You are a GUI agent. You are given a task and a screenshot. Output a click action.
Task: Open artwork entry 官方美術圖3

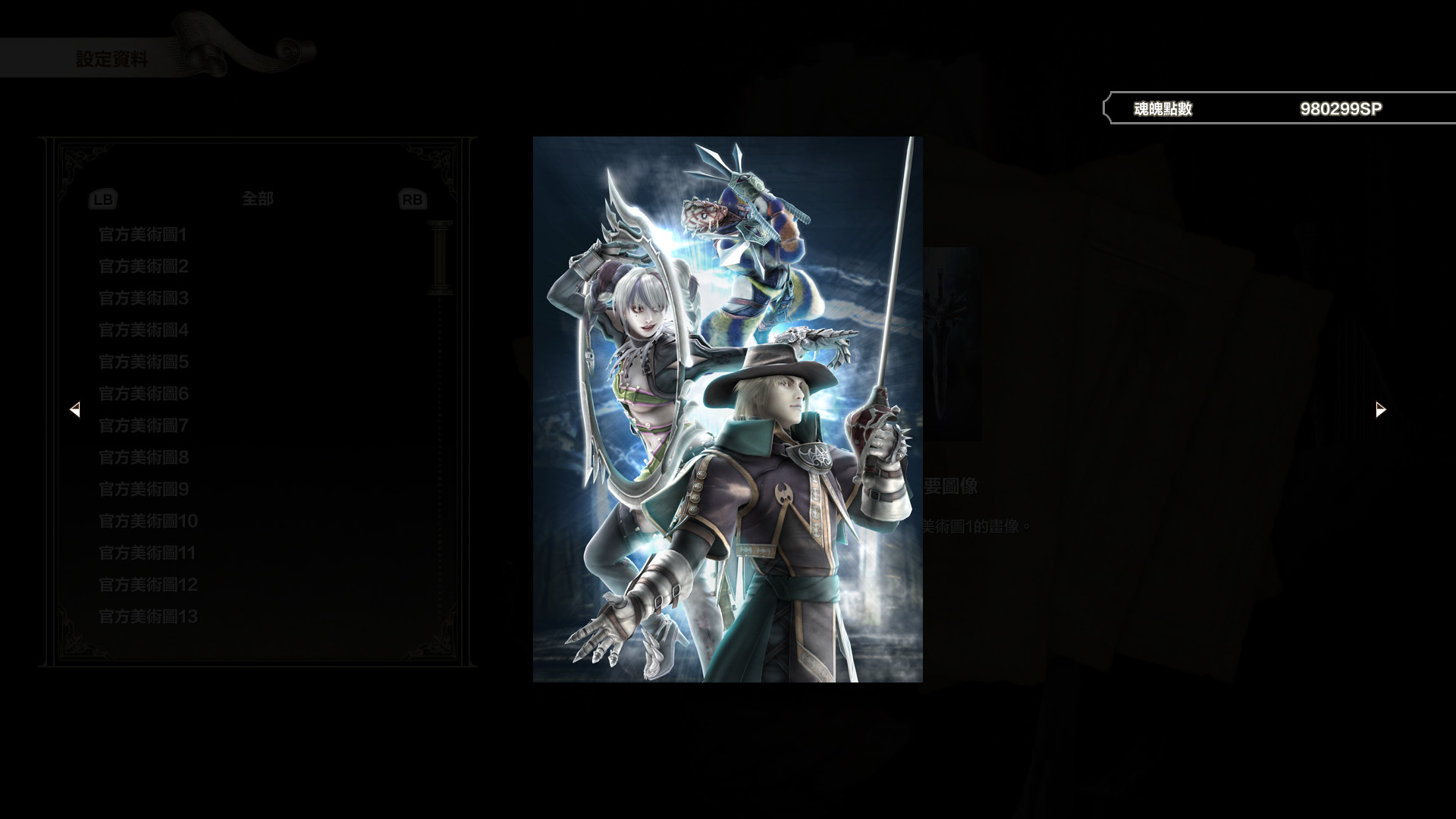(x=143, y=299)
